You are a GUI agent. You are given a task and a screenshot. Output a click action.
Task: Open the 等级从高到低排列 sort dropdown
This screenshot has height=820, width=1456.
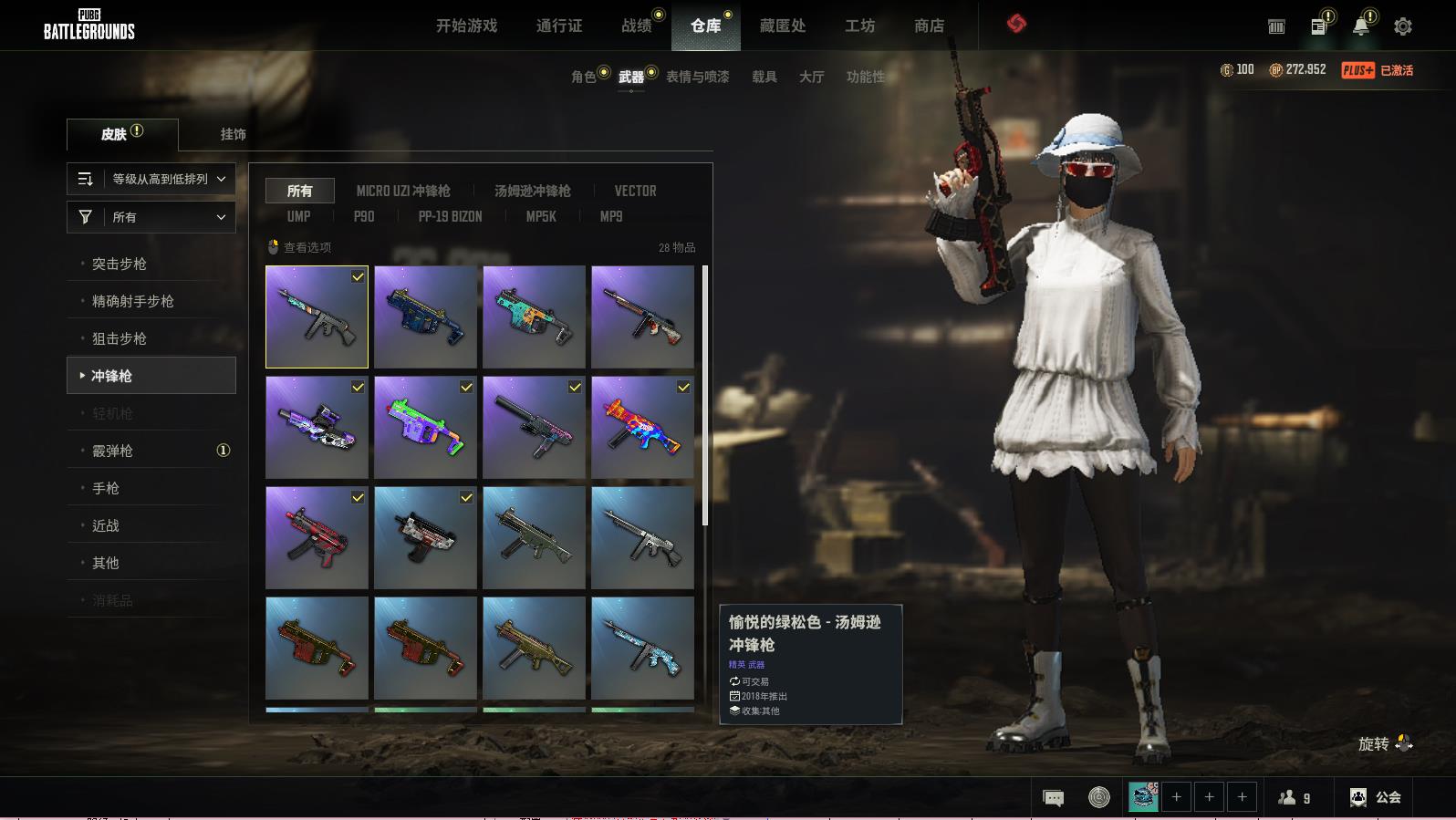click(x=151, y=179)
